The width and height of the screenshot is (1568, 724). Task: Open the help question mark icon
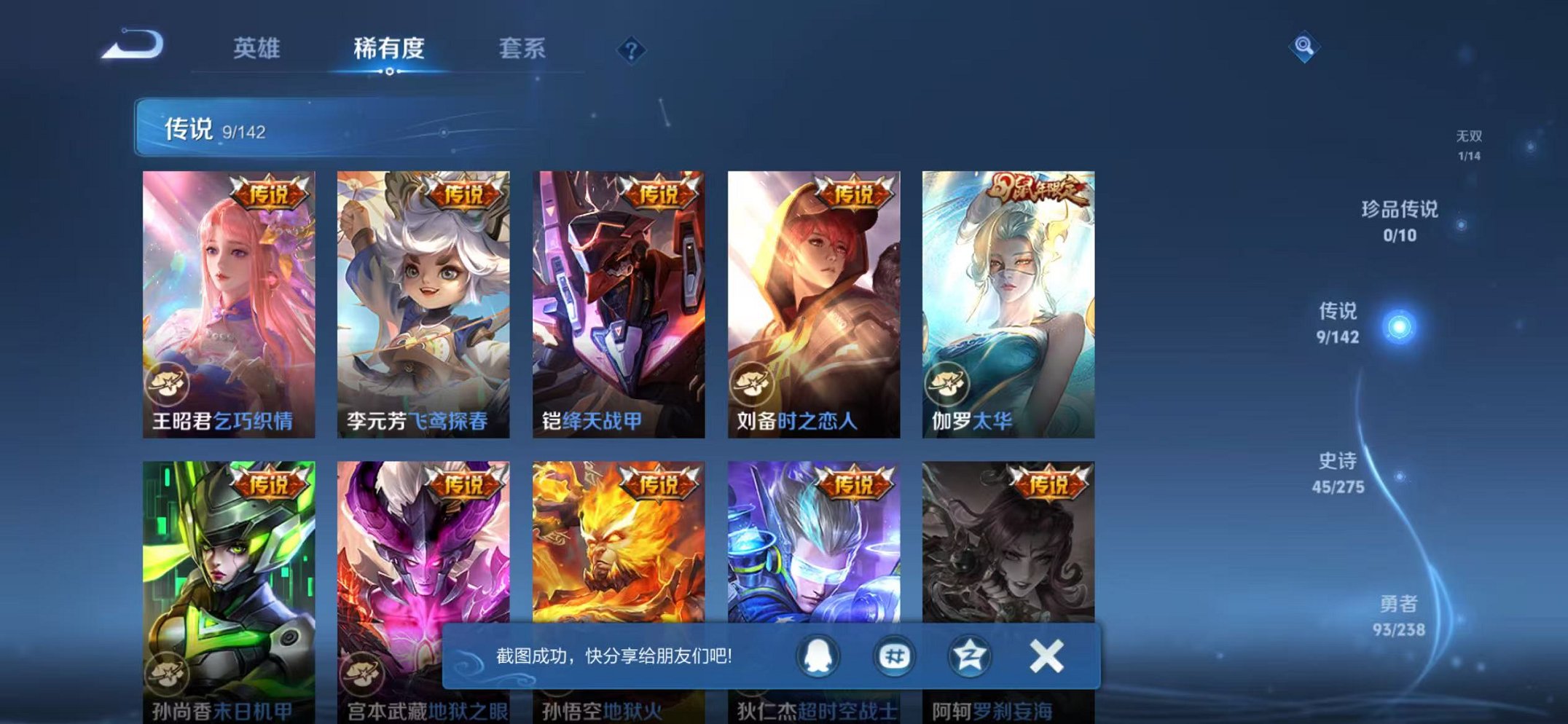point(631,50)
